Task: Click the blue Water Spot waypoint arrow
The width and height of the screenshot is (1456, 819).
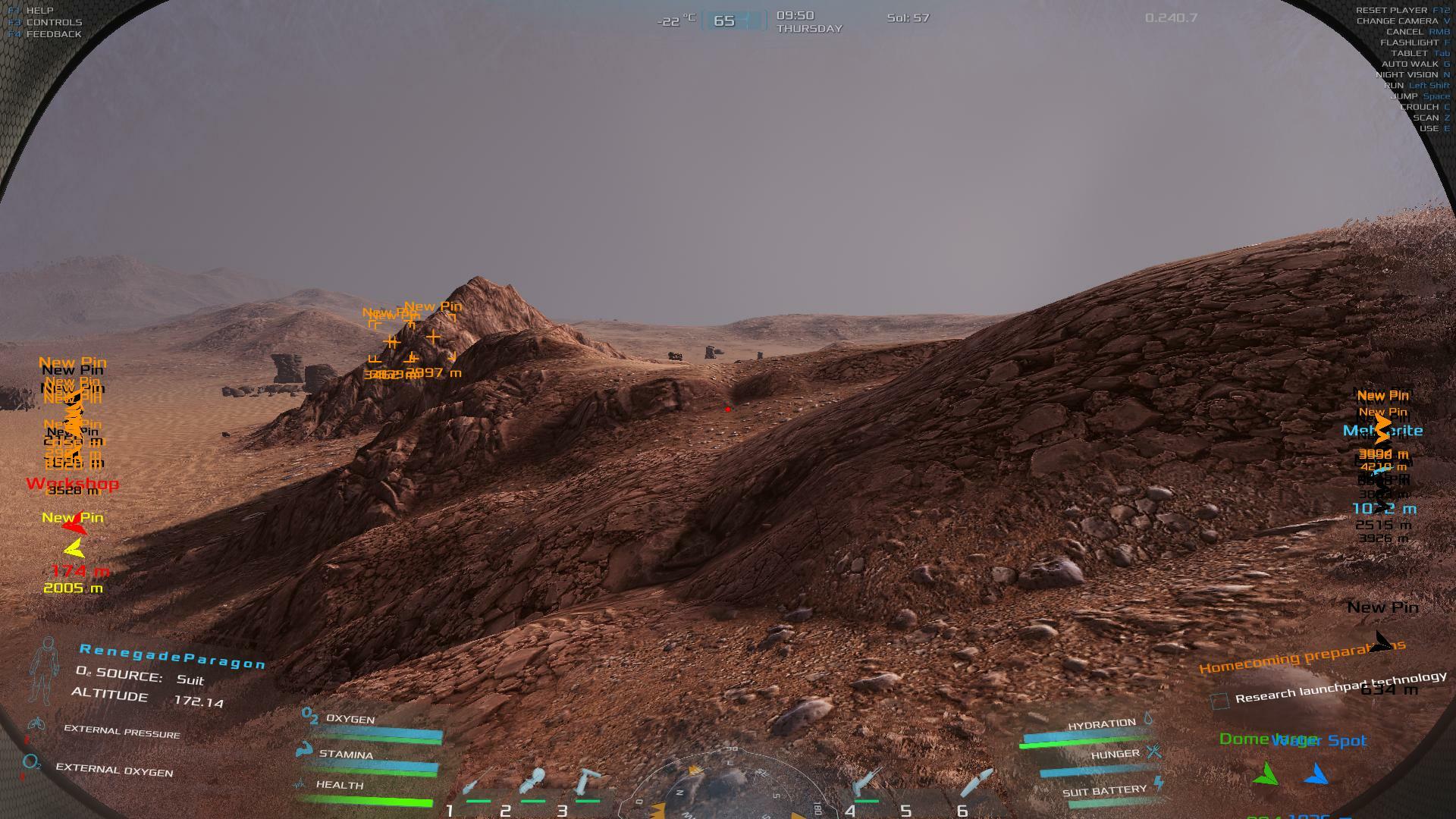Action: (1316, 774)
